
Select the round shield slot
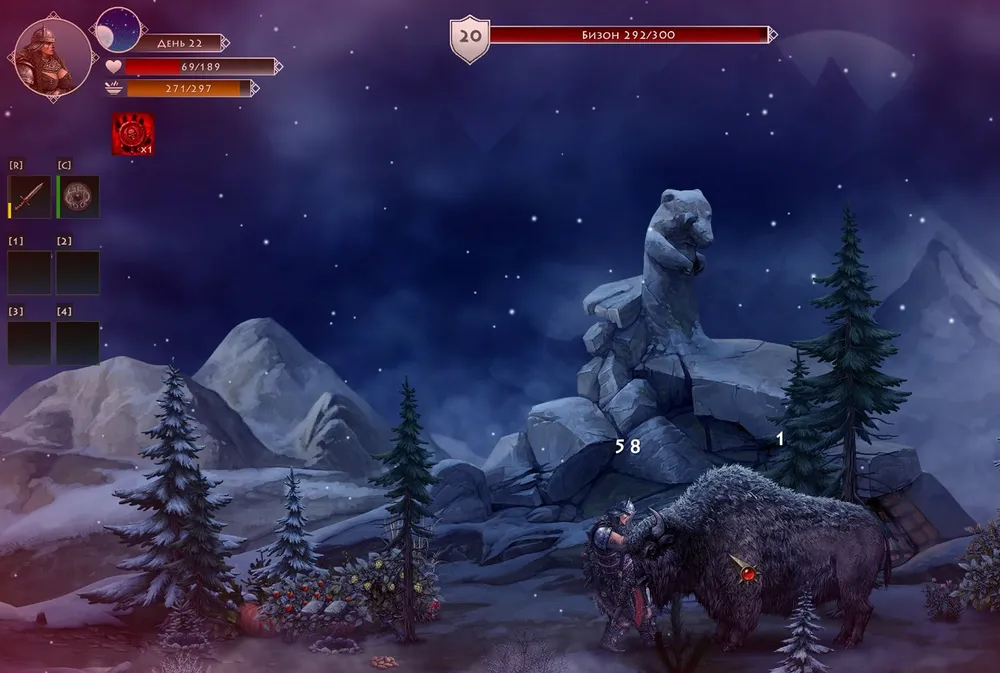78,197
